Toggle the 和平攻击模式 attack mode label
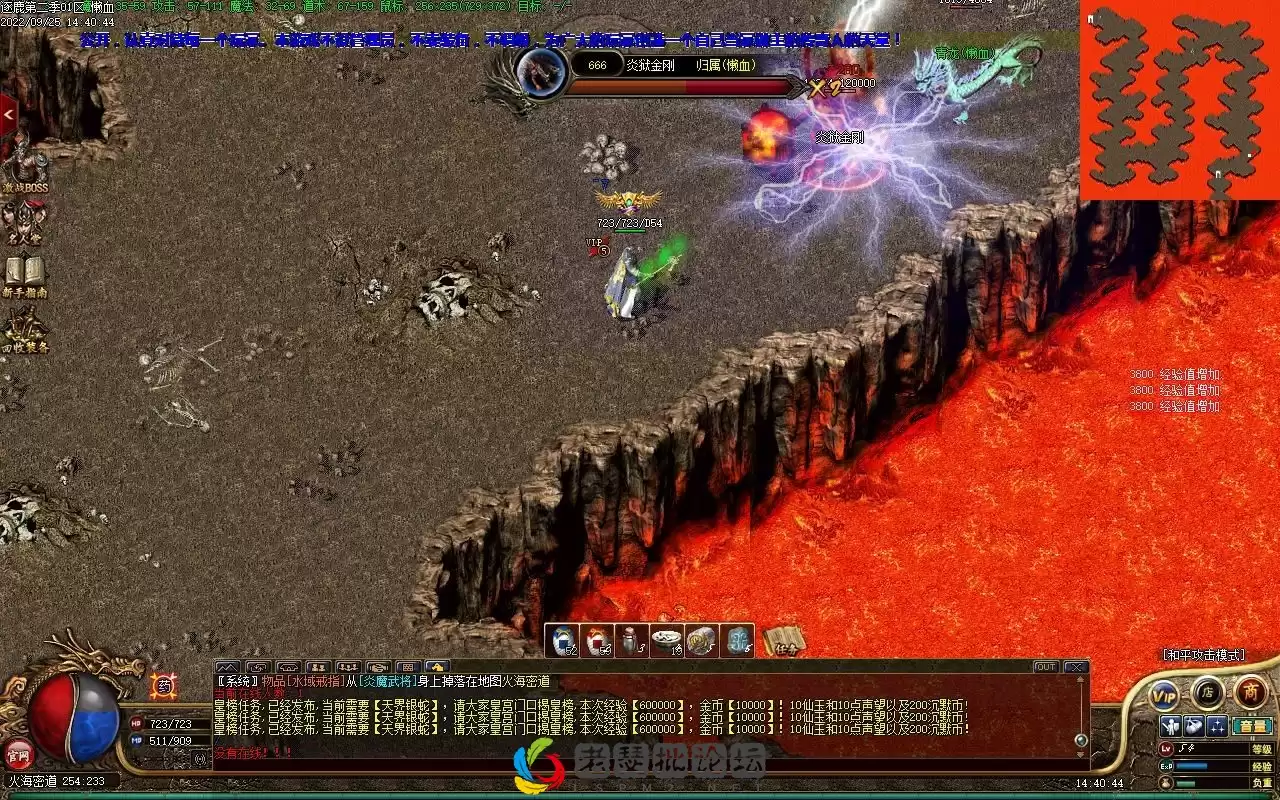The width and height of the screenshot is (1280, 800). (1203, 655)
